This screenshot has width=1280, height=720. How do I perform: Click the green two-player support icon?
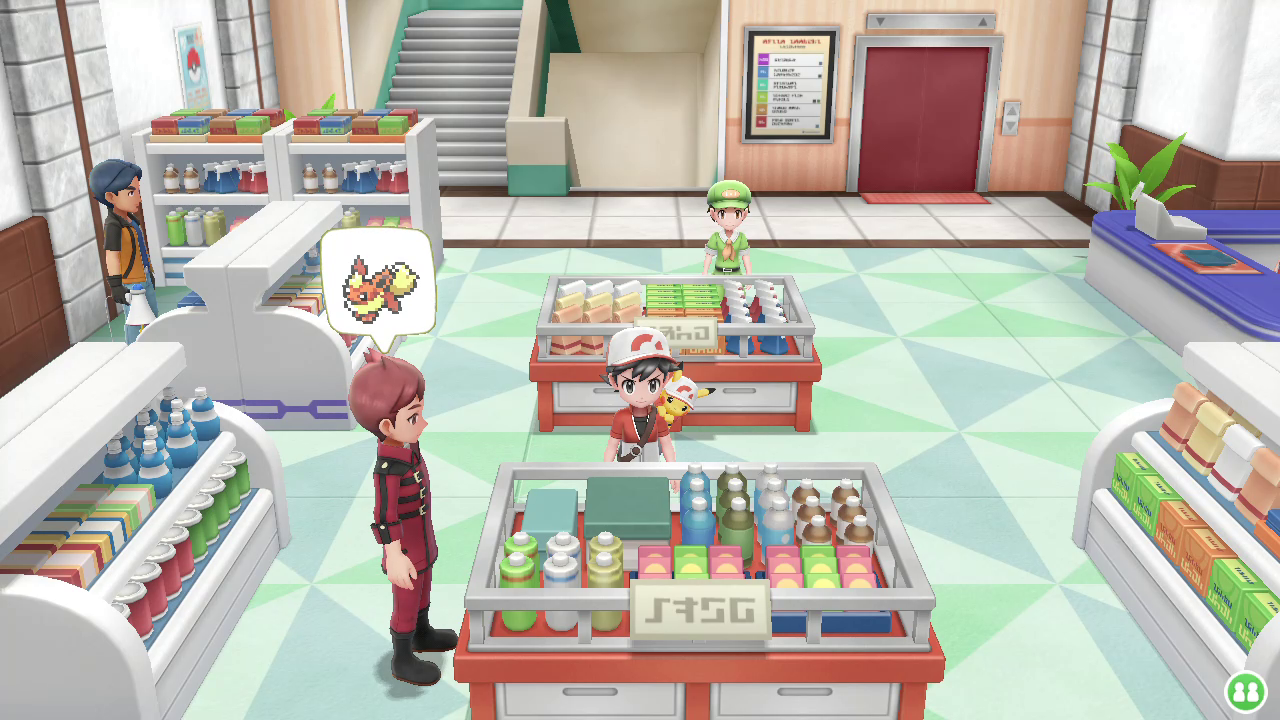click(1245, 691)
